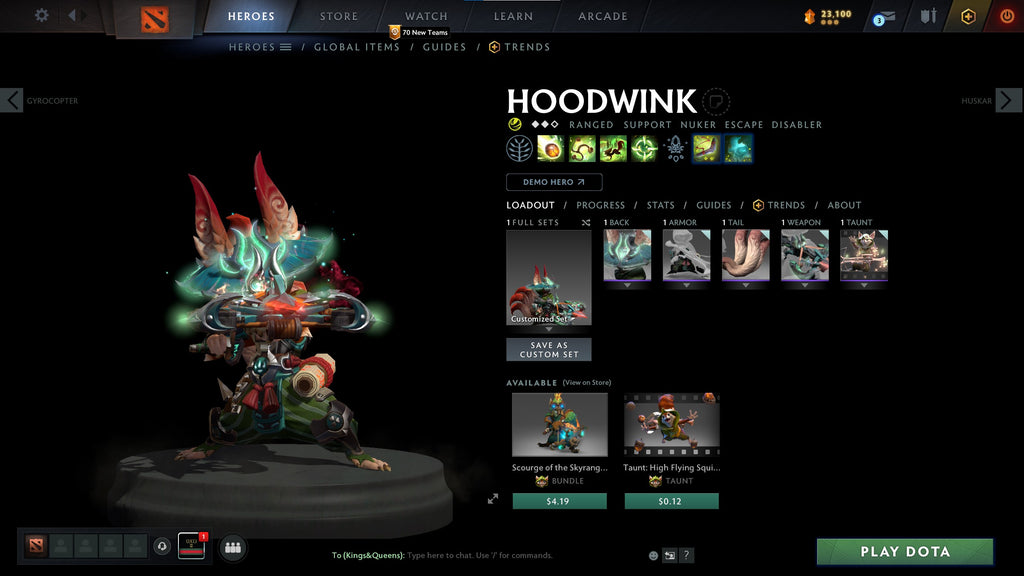View Hoodwink's Progress section
Image resolution: width=1024 pixels, height=576 pixels.
(600, 205)
